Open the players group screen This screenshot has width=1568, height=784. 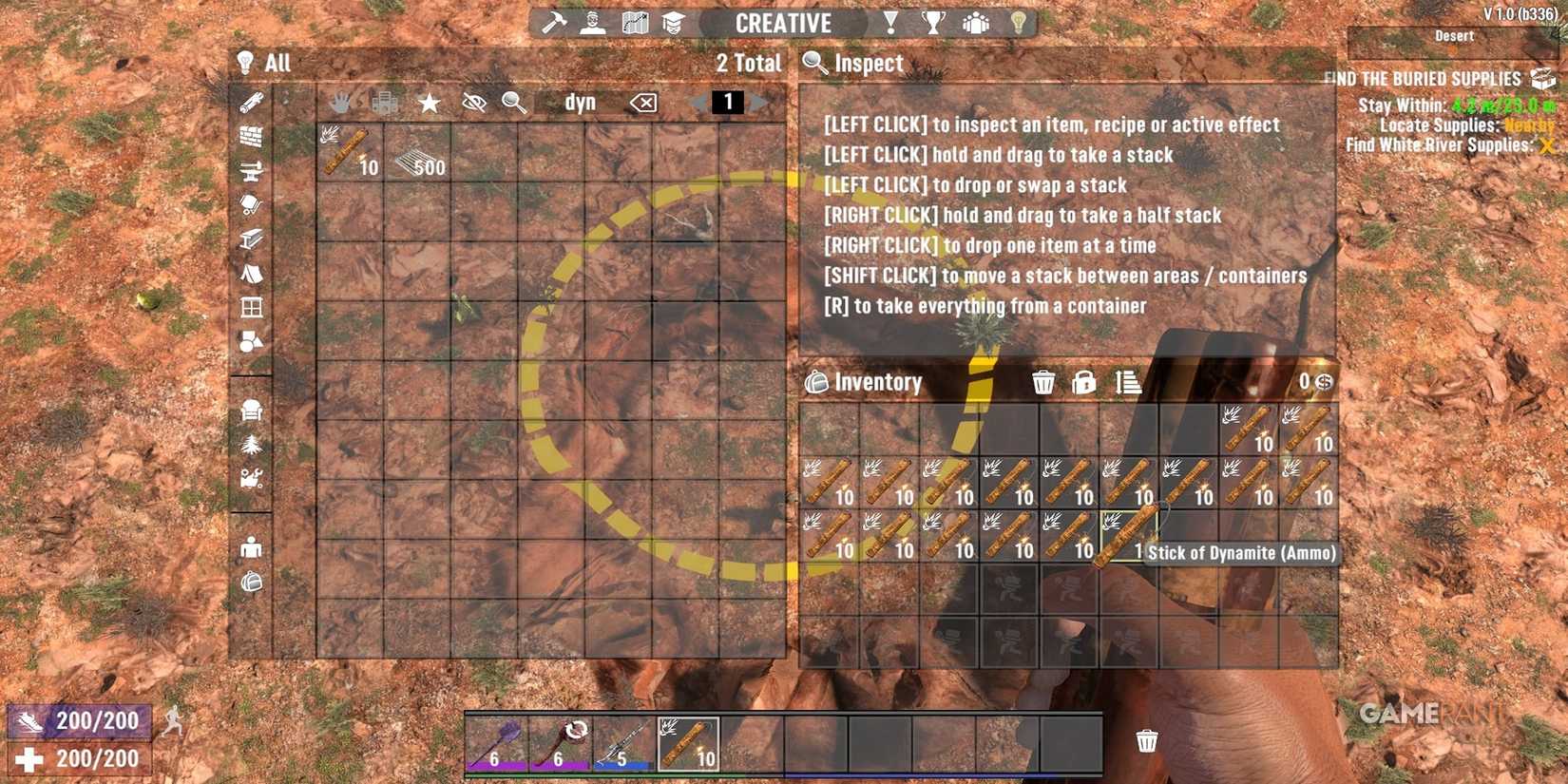coord(976,21)
